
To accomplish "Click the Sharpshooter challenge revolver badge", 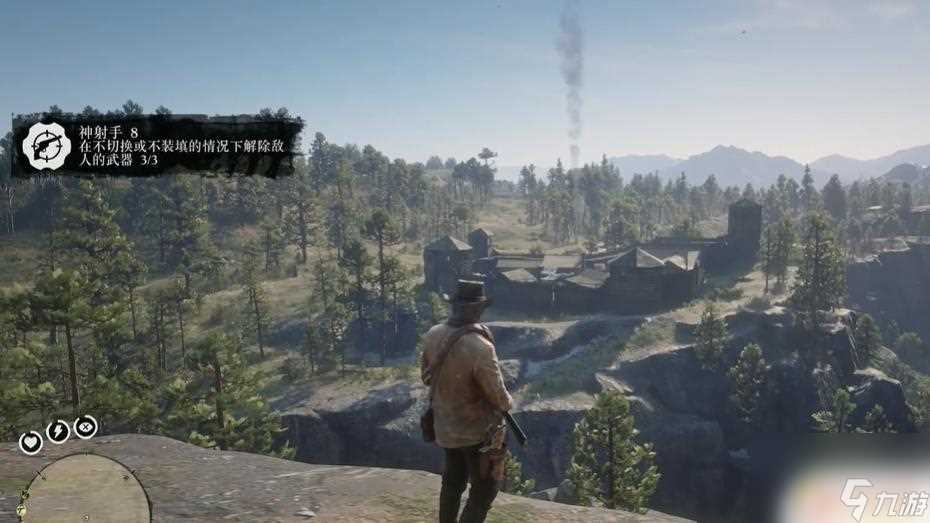I will point(46,146).
